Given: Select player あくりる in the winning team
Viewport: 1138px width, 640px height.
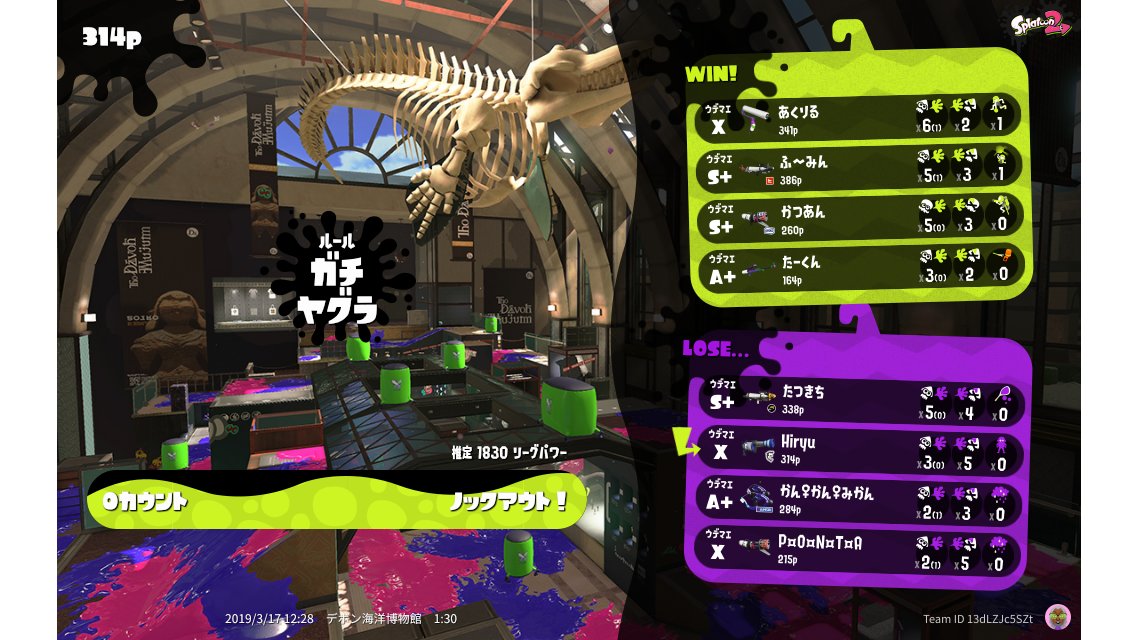Looking at the screenshot, I should click(x=858, y=117).
